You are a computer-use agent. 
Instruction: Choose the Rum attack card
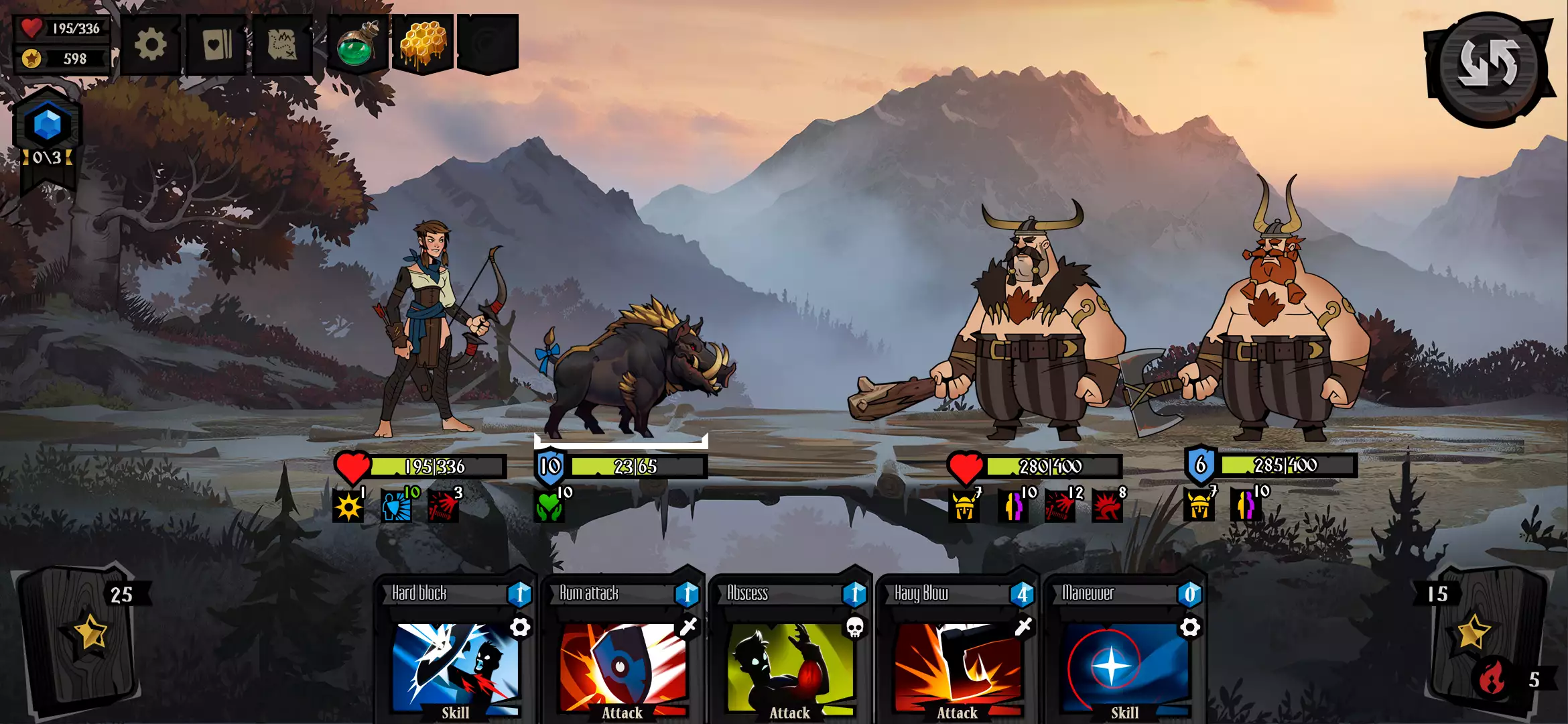[623, 650]
